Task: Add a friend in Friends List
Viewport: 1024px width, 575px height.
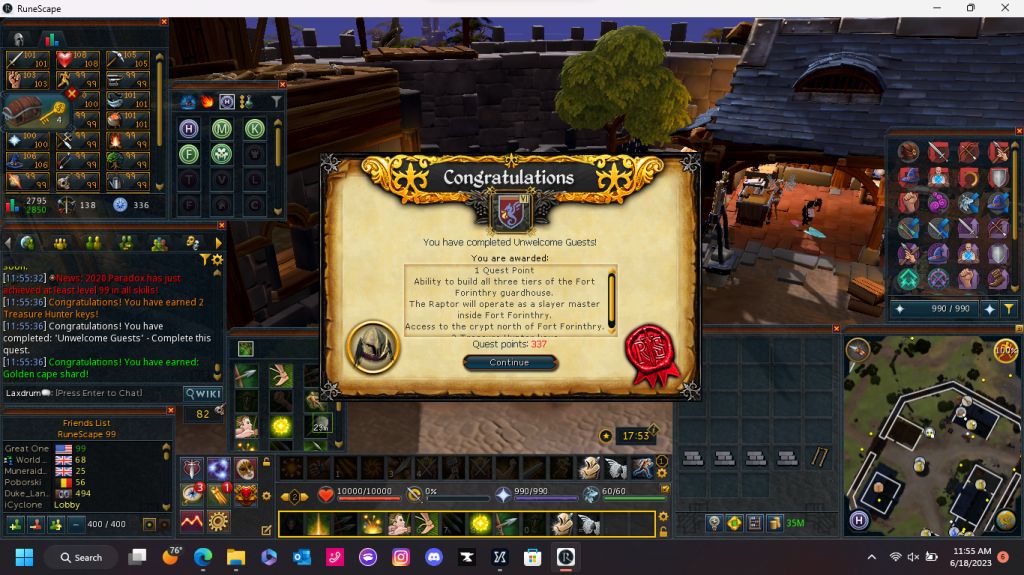Action: click(16, 524)
